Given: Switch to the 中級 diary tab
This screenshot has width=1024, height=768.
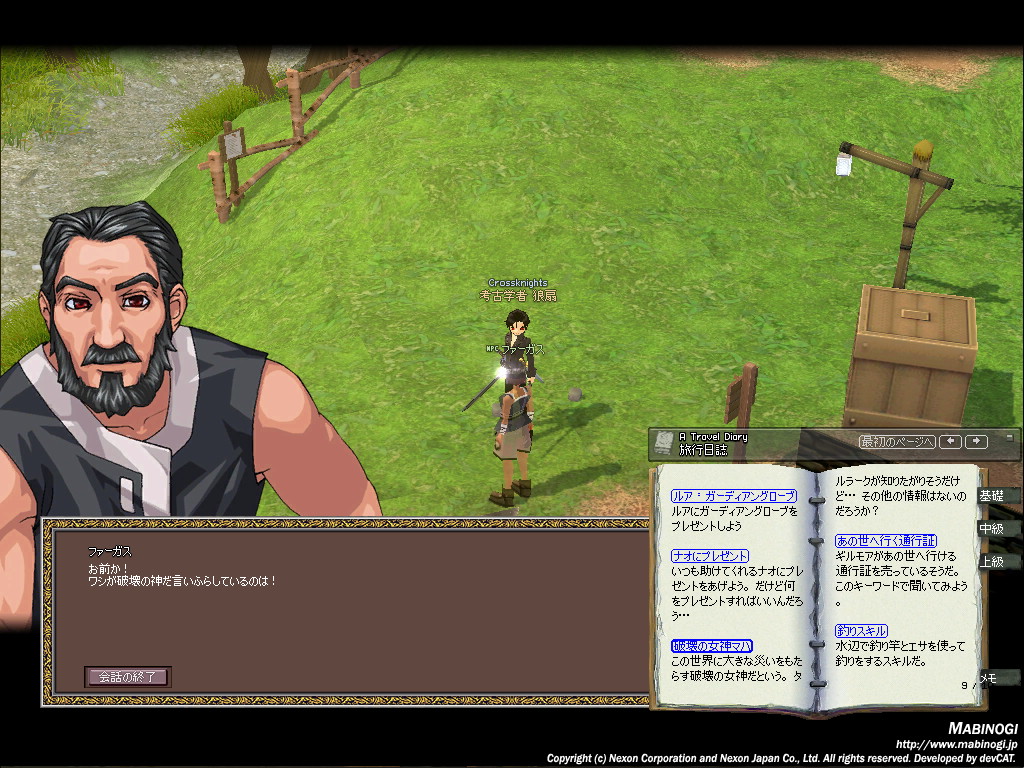Looking at the screenshot, I should (991, 529).
